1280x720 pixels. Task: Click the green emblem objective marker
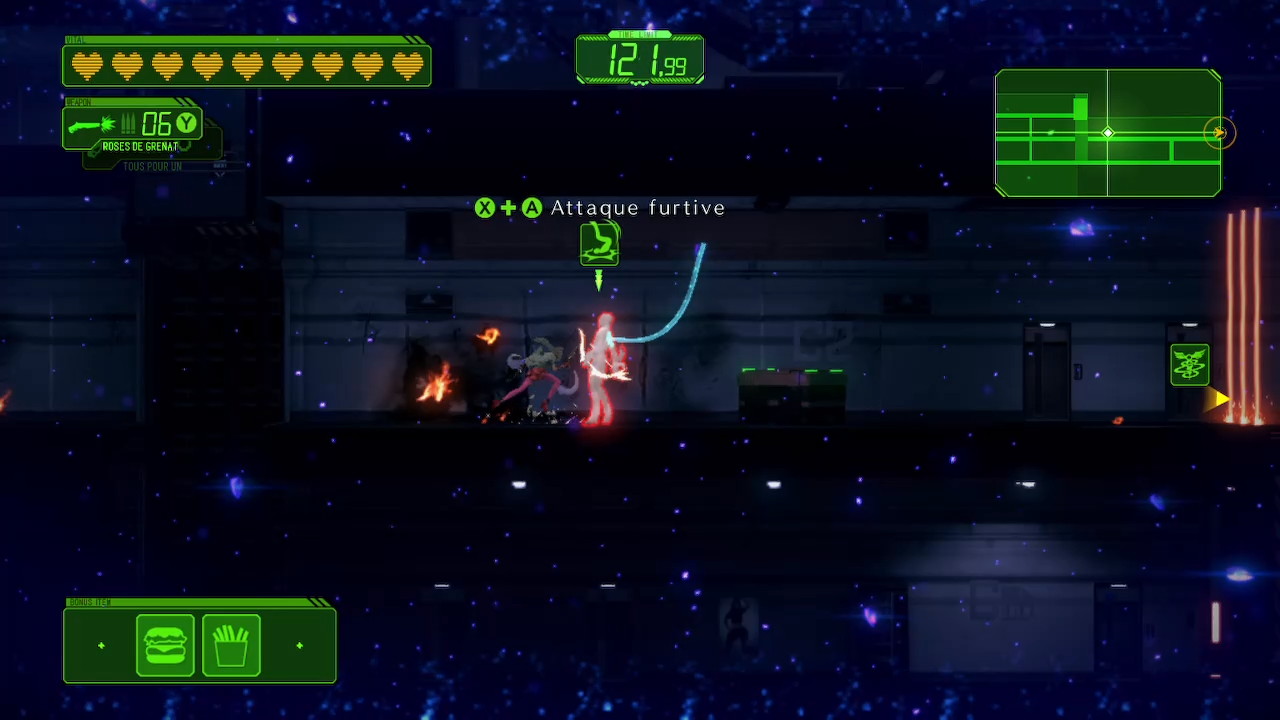1190,365
